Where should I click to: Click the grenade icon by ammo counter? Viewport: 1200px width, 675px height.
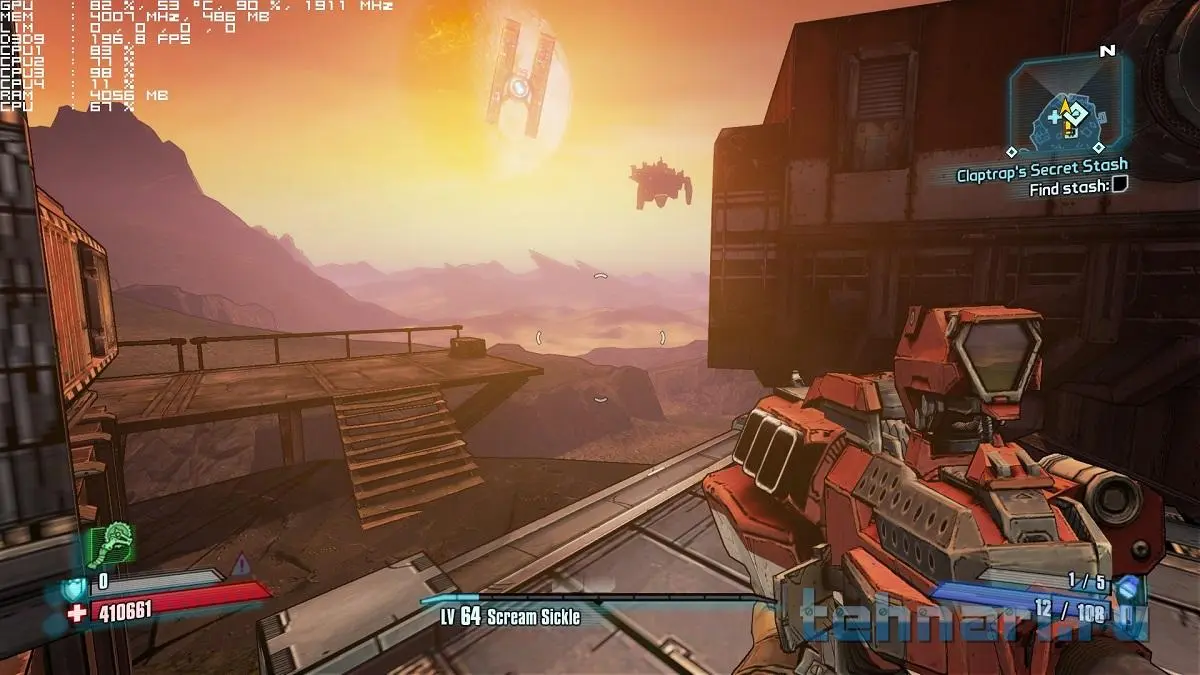click(x=1127, y=587)
